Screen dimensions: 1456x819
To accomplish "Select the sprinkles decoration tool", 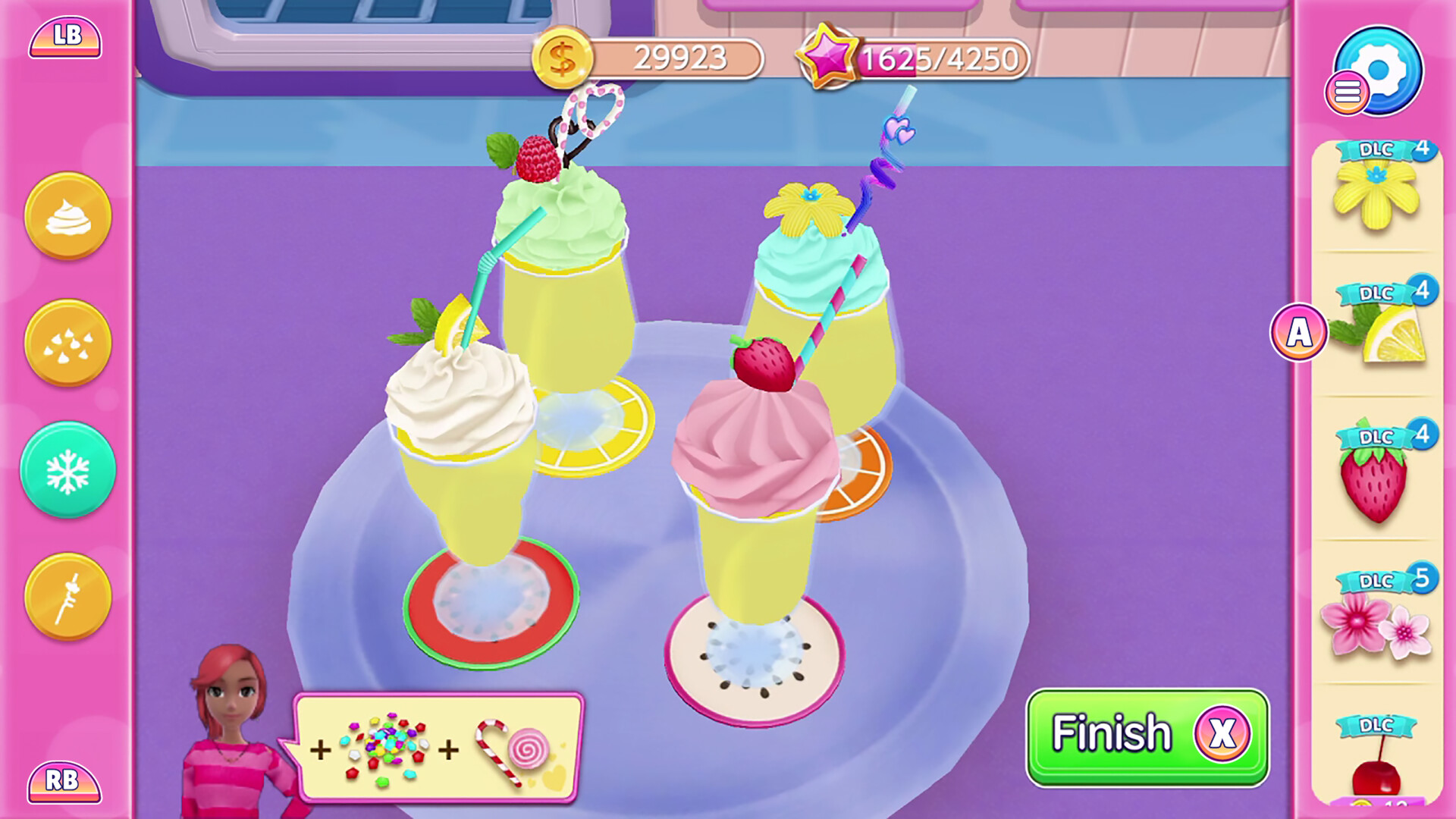I will tap(67, 343).
